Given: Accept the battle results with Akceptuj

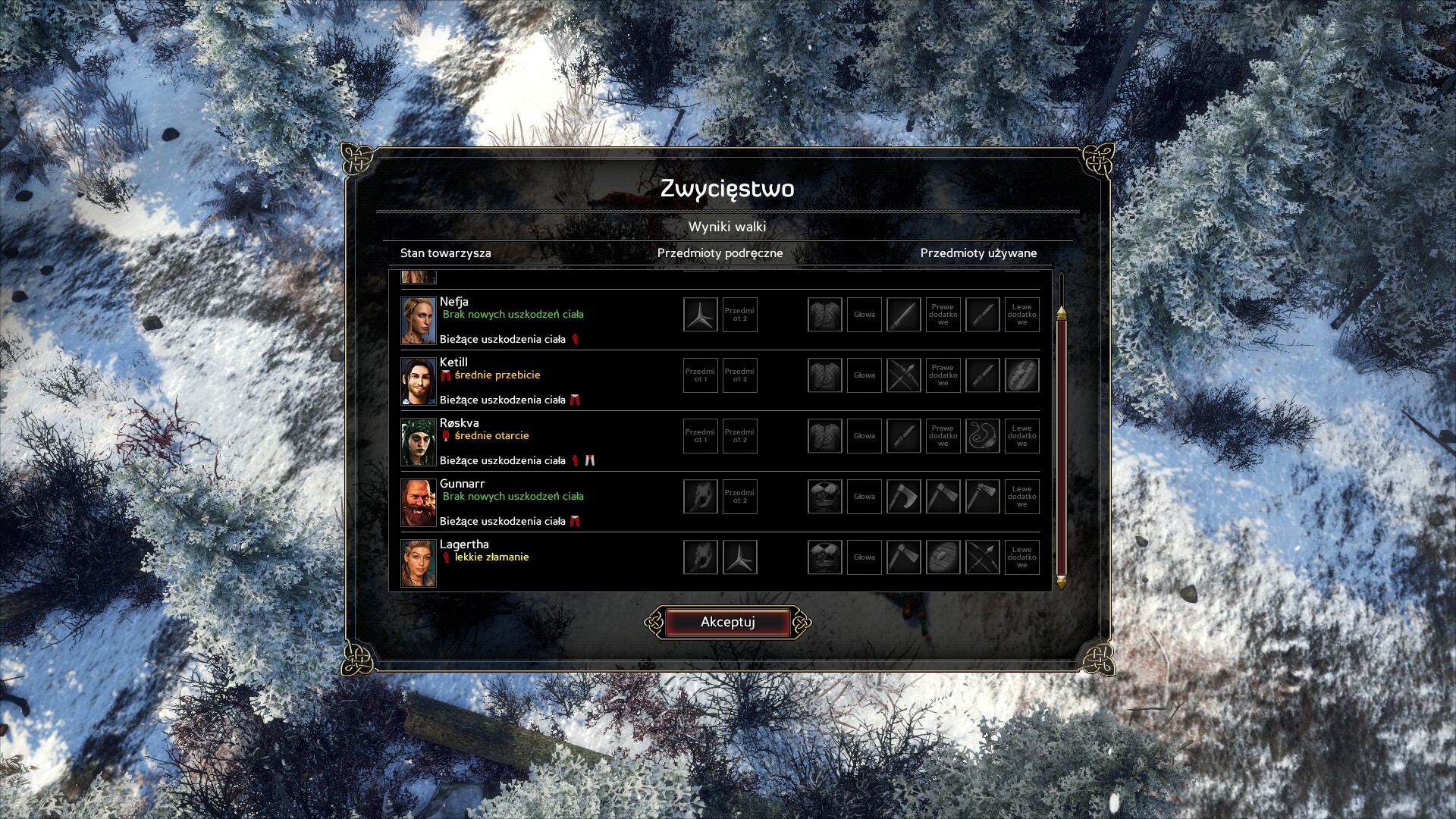Looking at the screenshot, I should (x=727, y=622).
